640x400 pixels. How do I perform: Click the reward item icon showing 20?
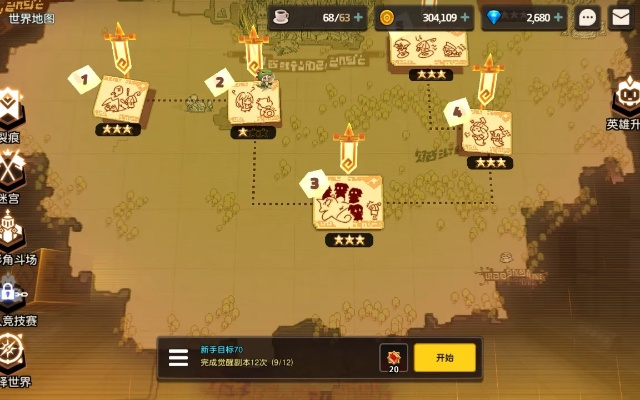coord(393,357)
